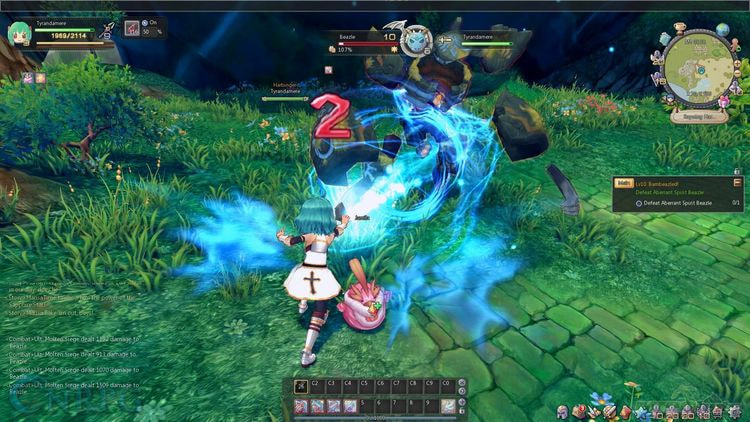Click the zone name banner under minimap
Image resolution: width=750 pixels, height=422 pixels.
pos(698,116)
